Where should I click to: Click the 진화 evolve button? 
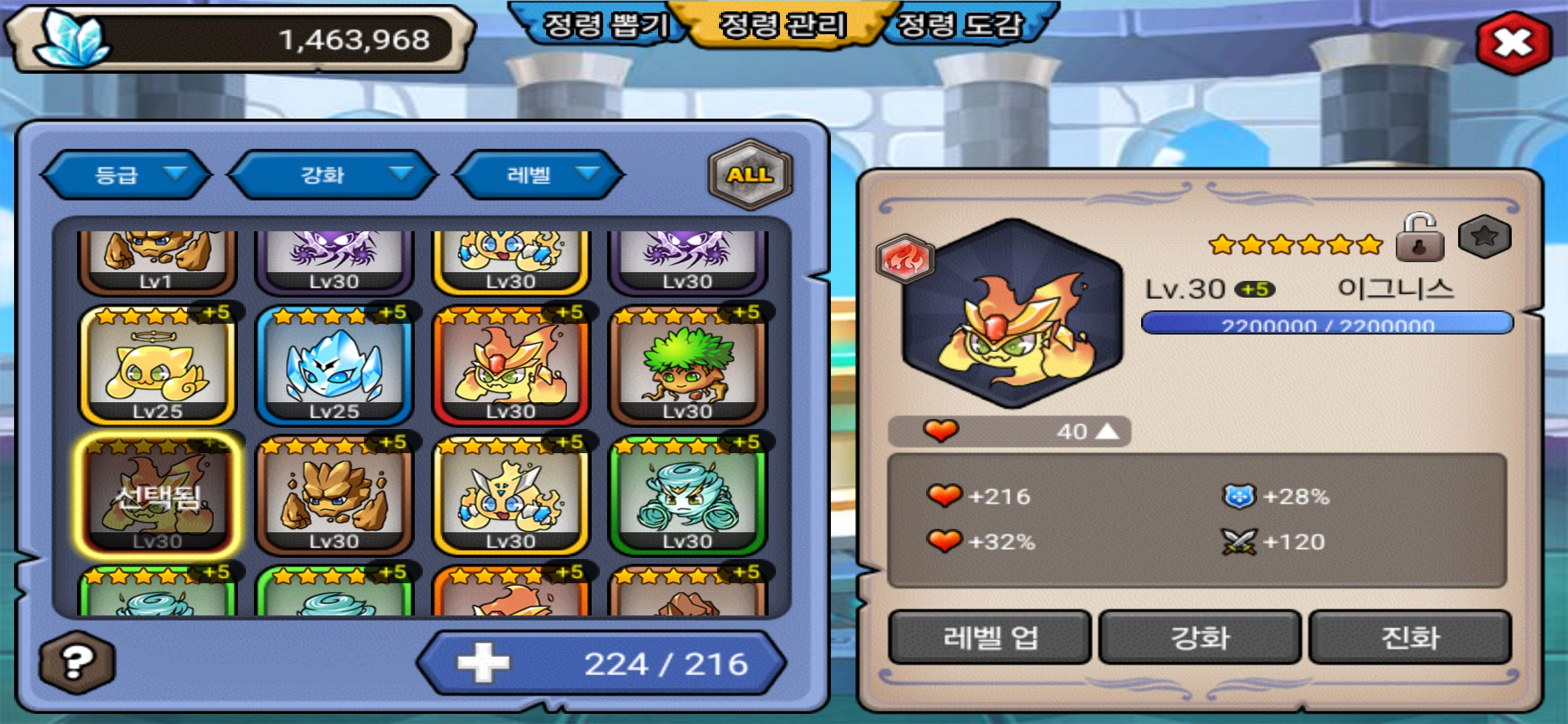tap(1410, 637)
